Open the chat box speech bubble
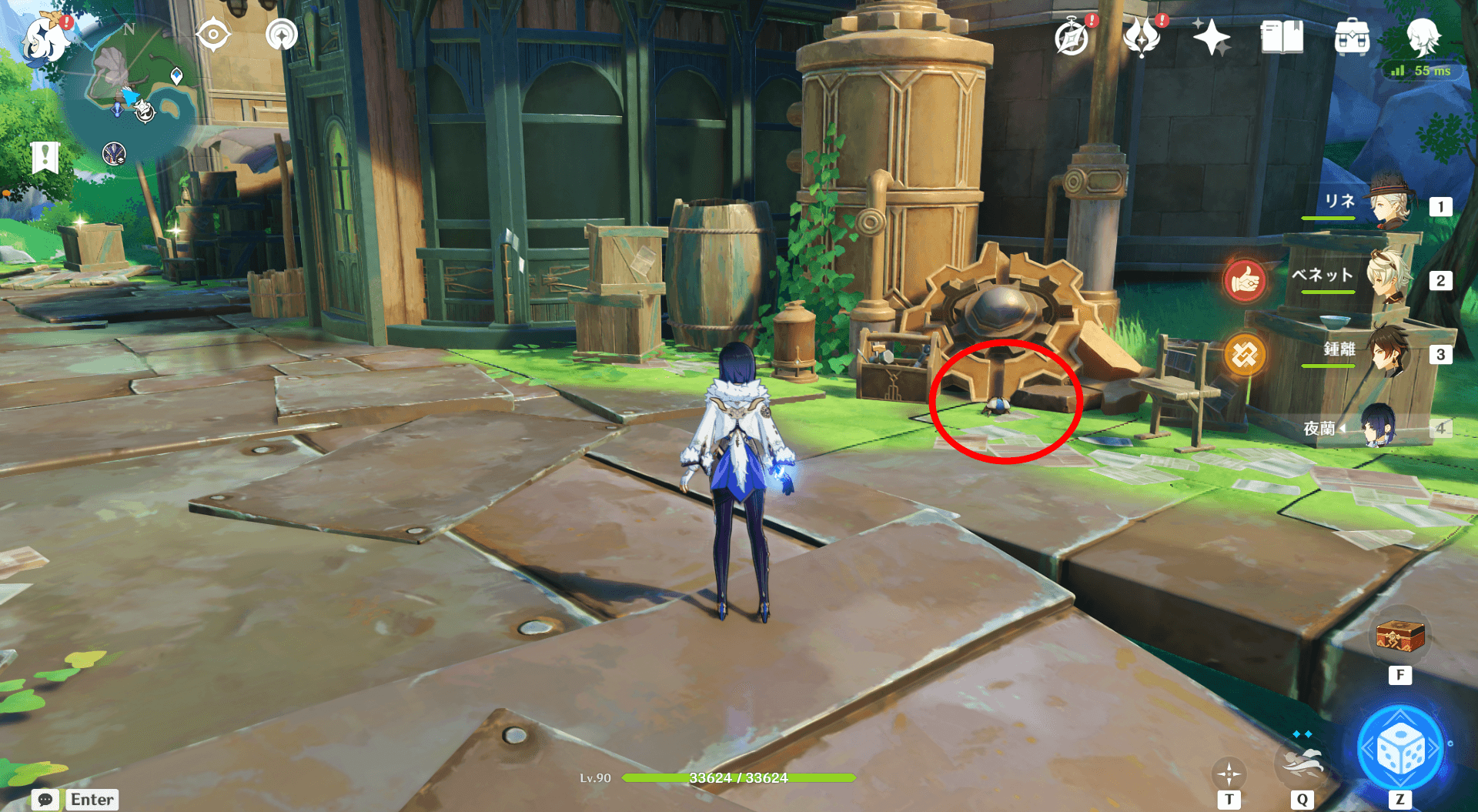Screen dimensions: 1478x812 pyautogui.click(x=45, y=800)
